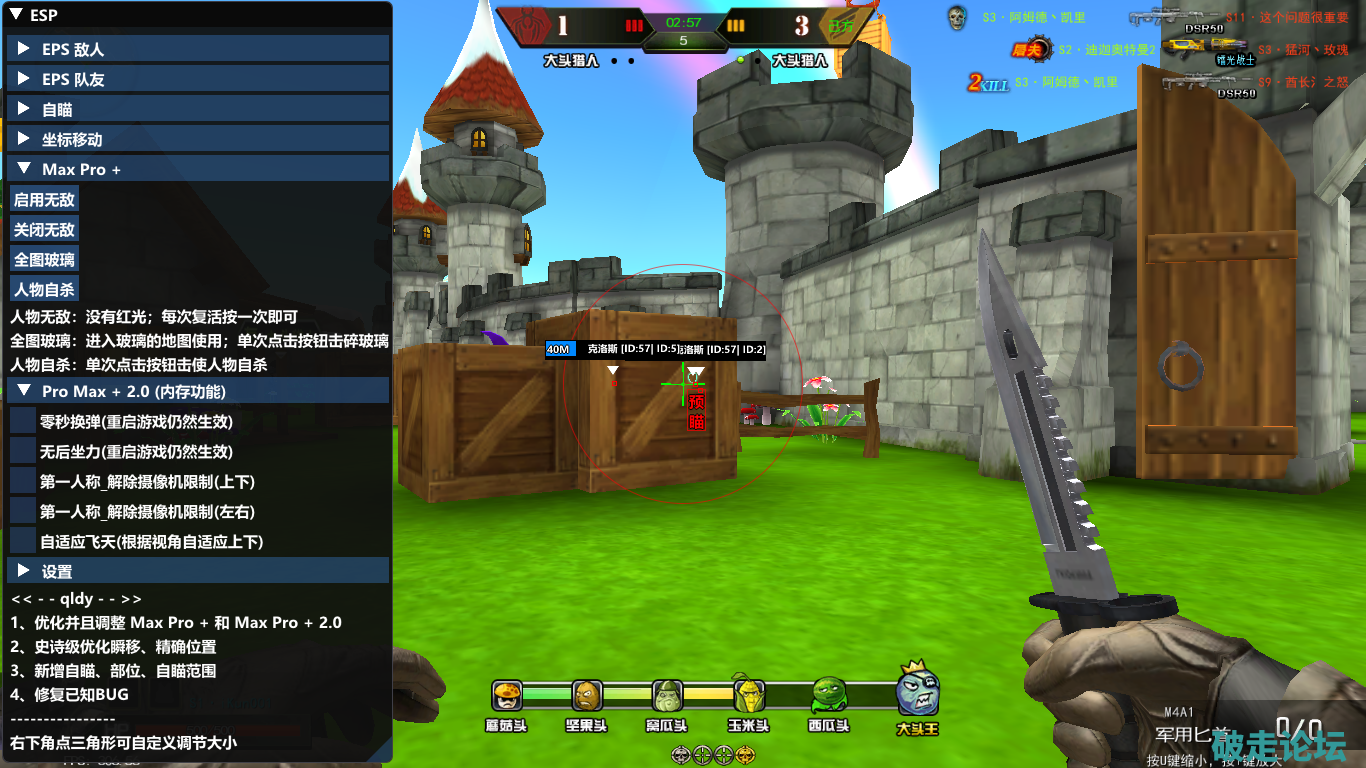
Task: Open the 自瞄 section
Action: point(24,109)
